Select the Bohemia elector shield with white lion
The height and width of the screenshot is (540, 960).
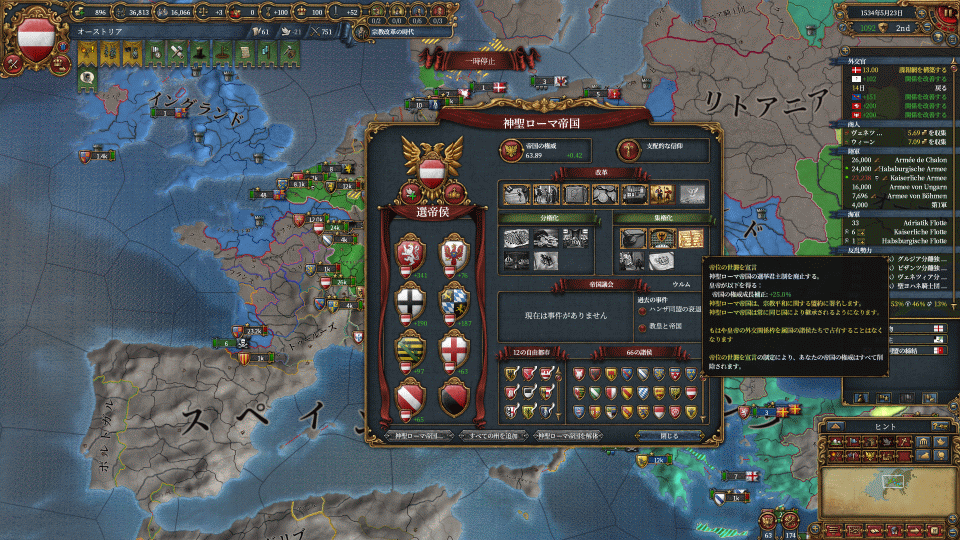pos(412,255)
